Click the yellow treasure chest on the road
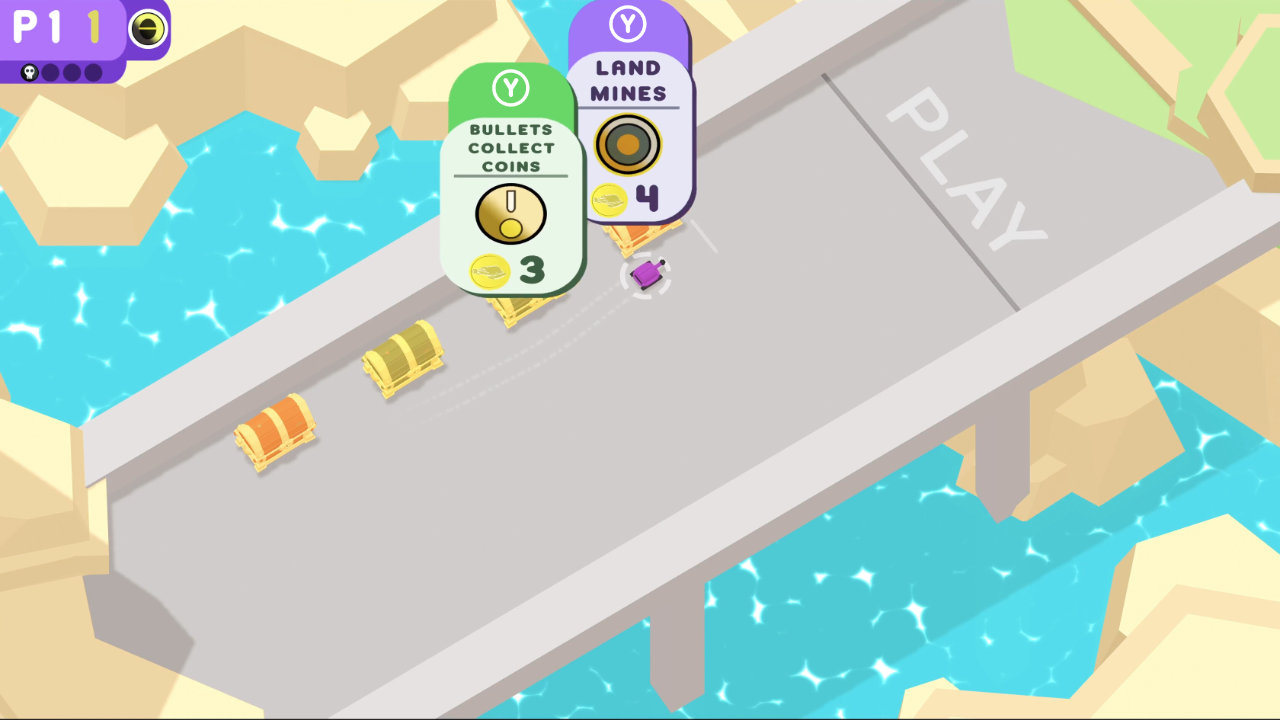1280x720 pixels. click(x=402, y=362)
